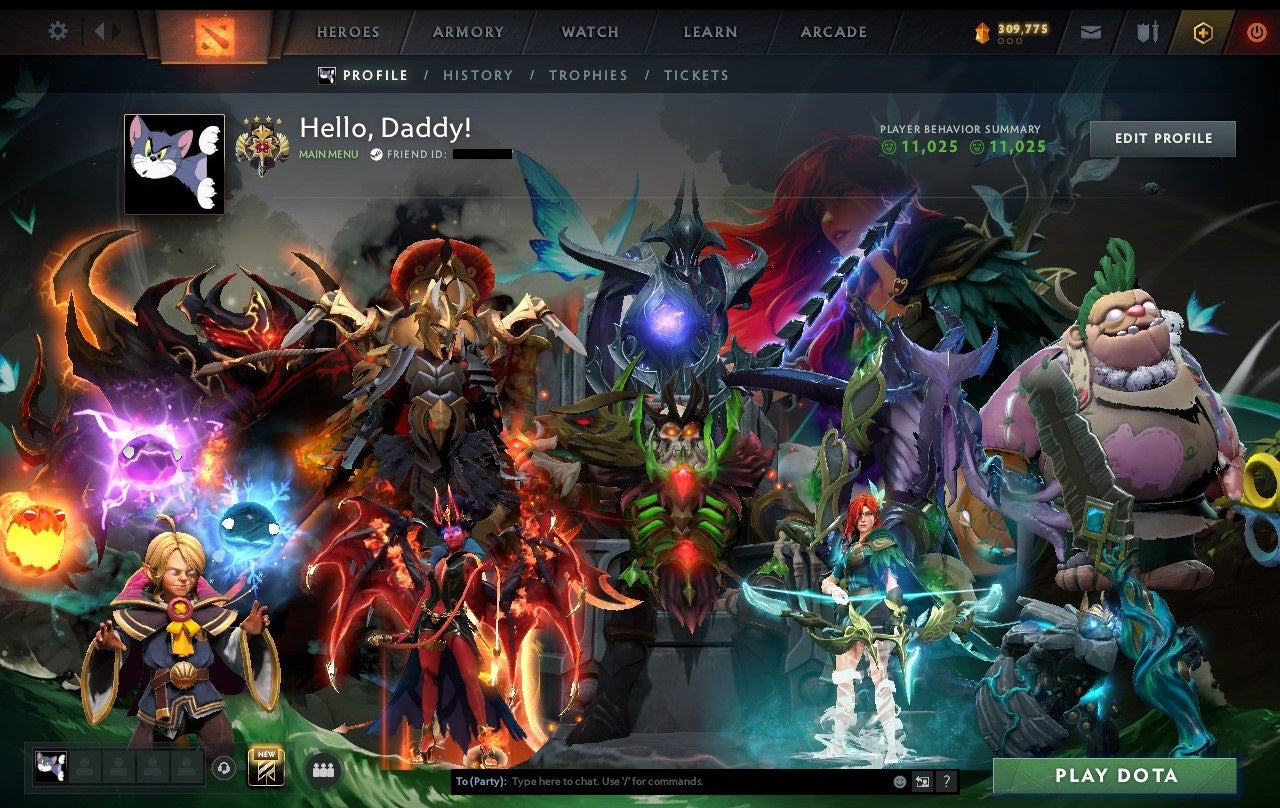This screenshot has height=808, width=1280.
Task: Open the ARCADE menu
Action: tap(833, 31)
